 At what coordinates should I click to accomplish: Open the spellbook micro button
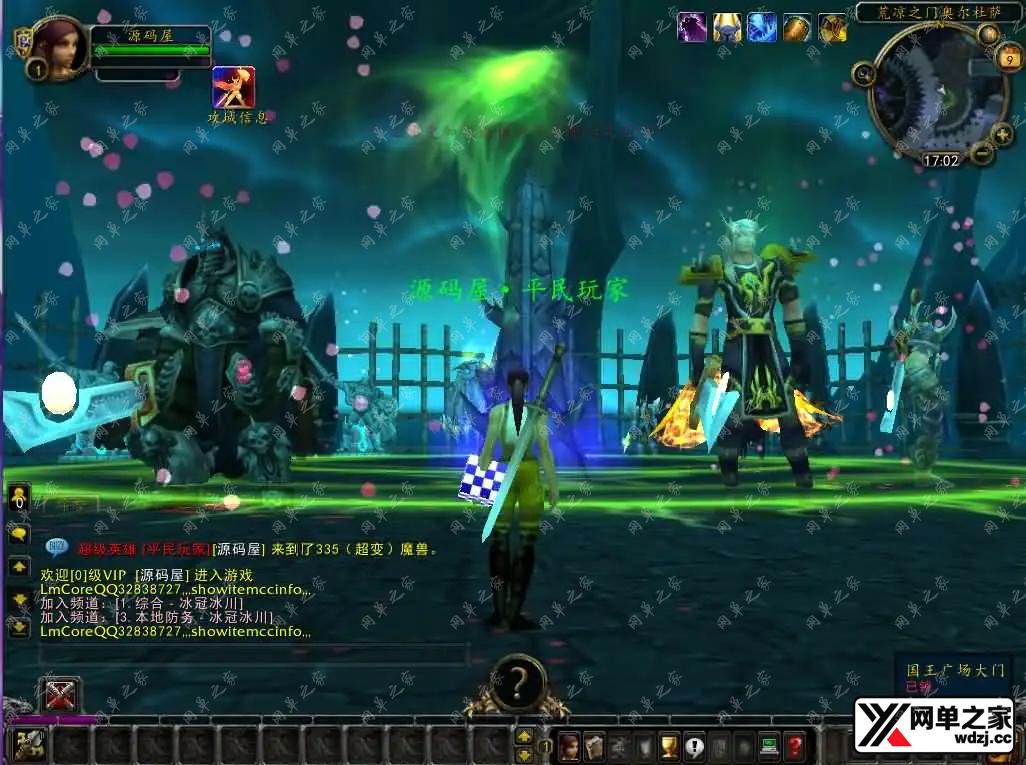click(594, 745)
